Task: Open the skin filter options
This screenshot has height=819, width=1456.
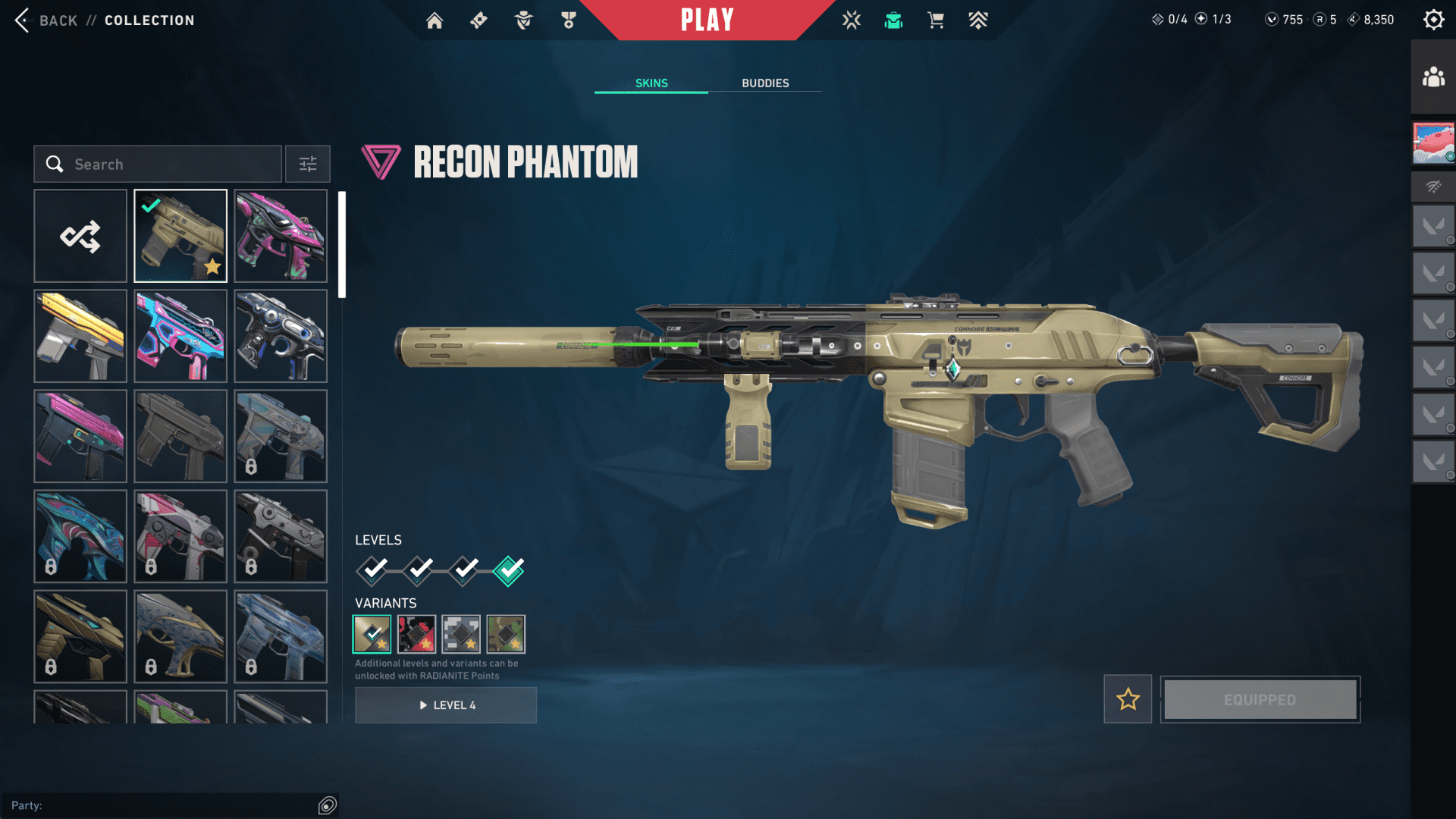Action: 308,164
